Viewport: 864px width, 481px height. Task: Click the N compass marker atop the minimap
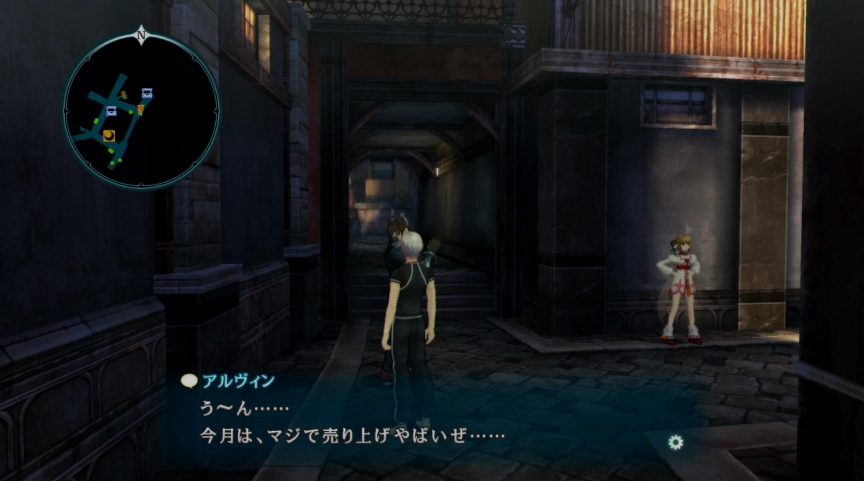point(141,35)
